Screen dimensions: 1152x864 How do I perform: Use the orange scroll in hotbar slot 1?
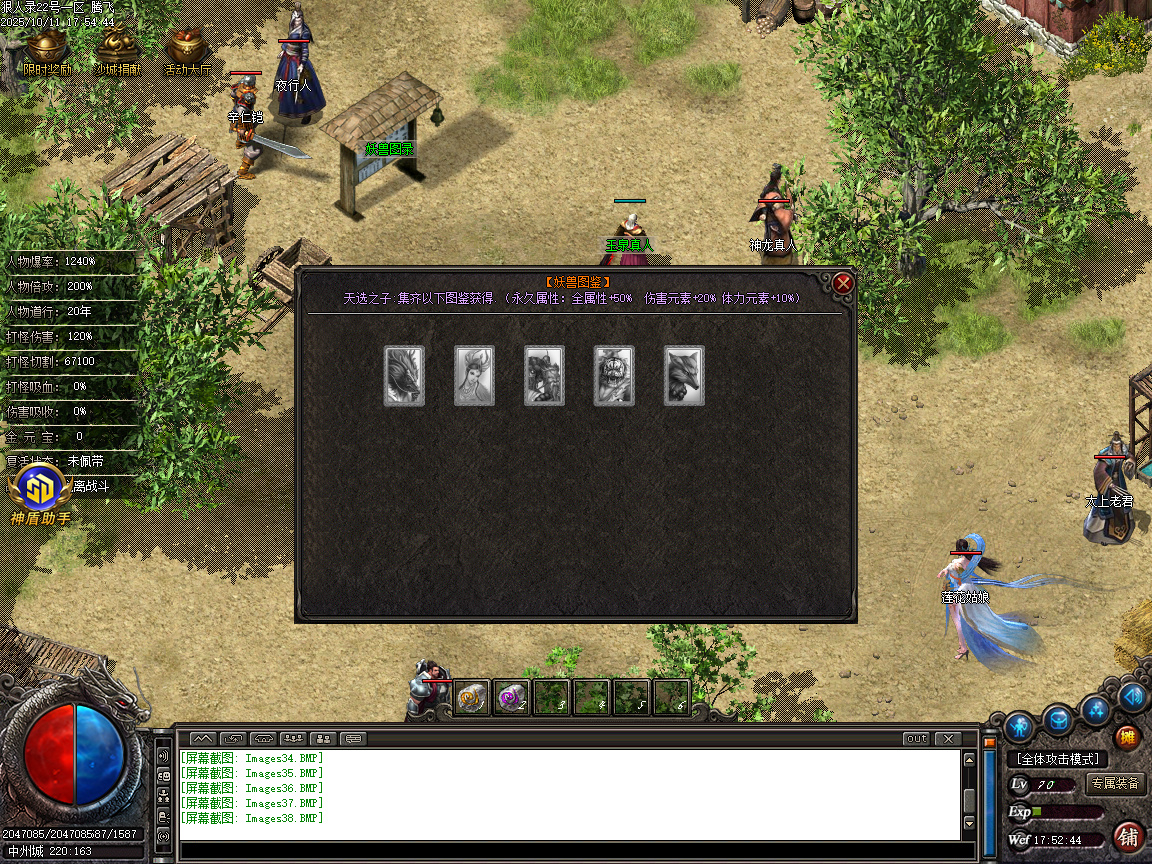(x=472, y=698)
